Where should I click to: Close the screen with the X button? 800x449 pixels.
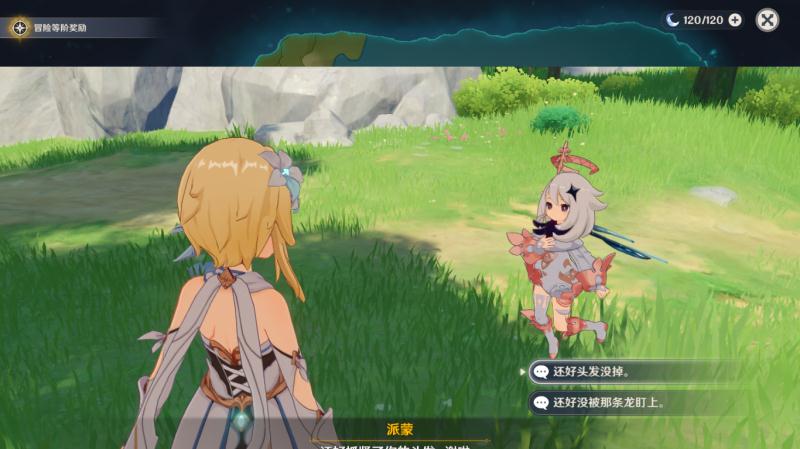tap(767, 20)
